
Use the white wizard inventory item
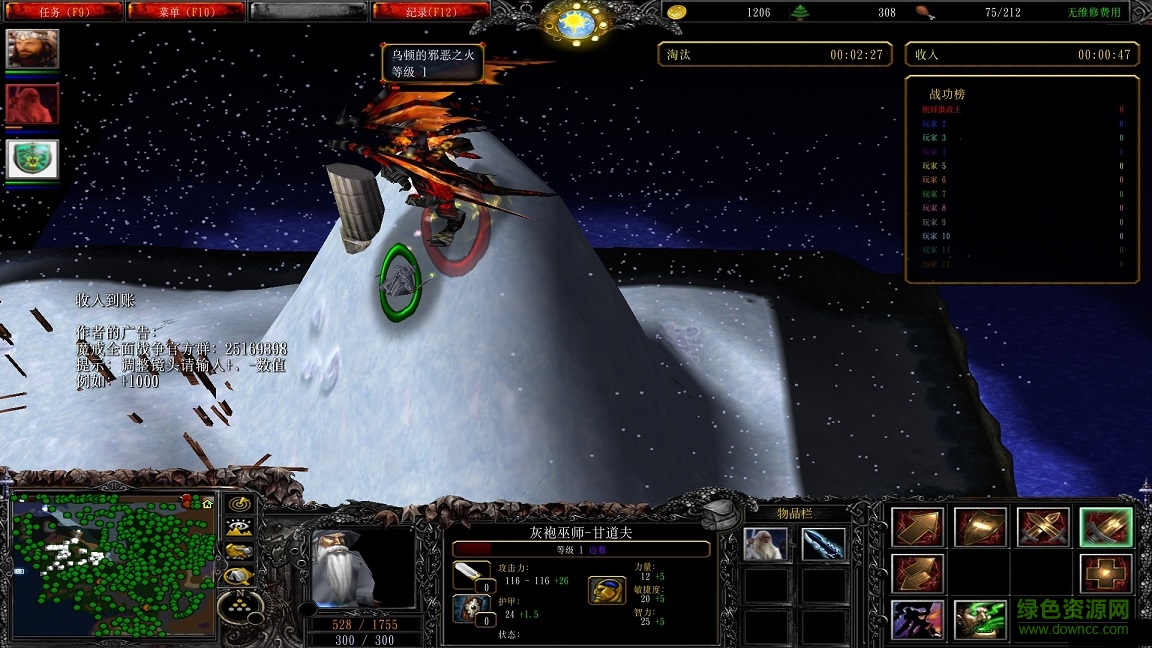pyautogui.click(x=766, y=544)
